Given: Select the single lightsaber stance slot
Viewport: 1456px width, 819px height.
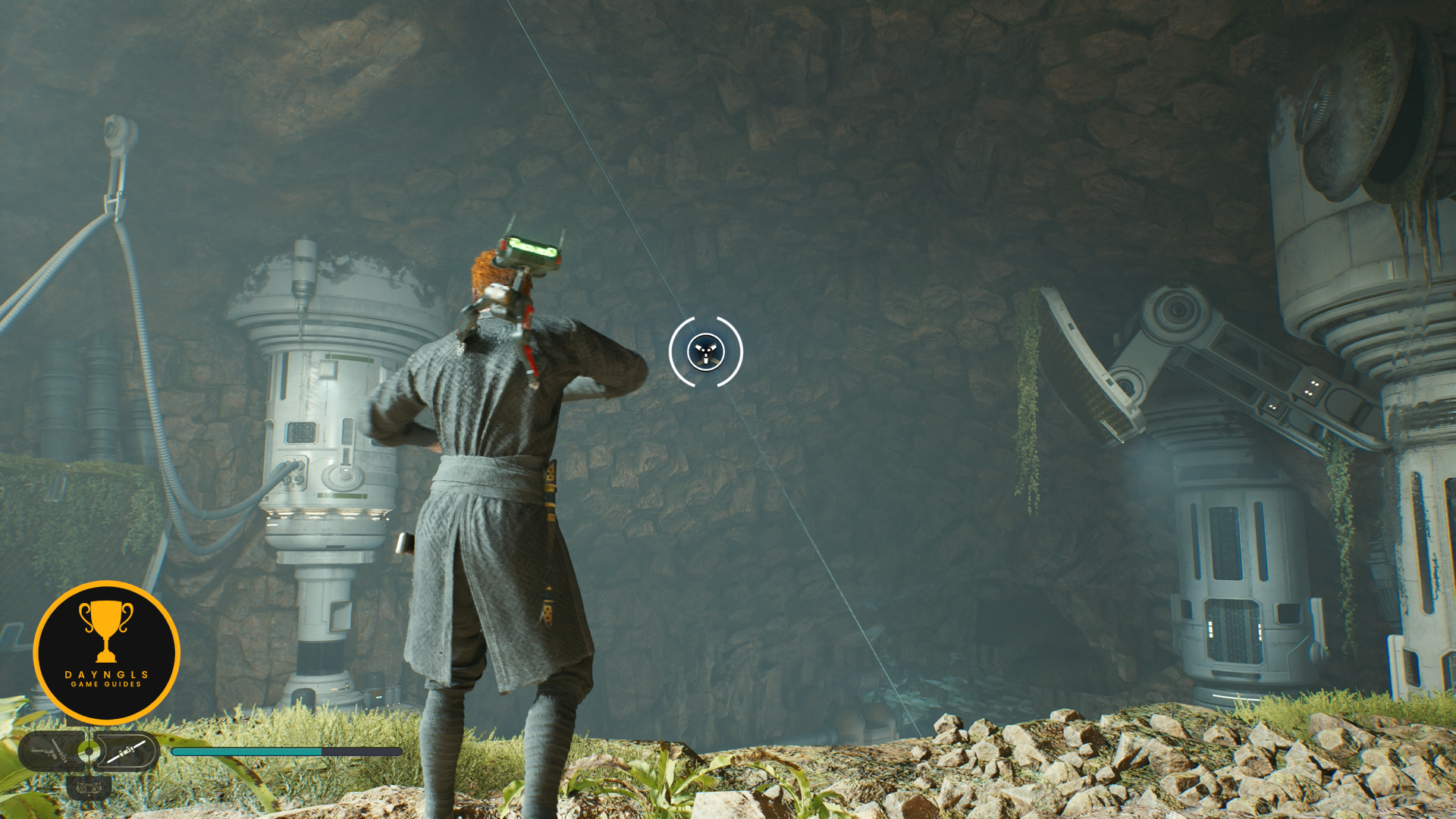Looking at the screenshot, I should (127, 752).
